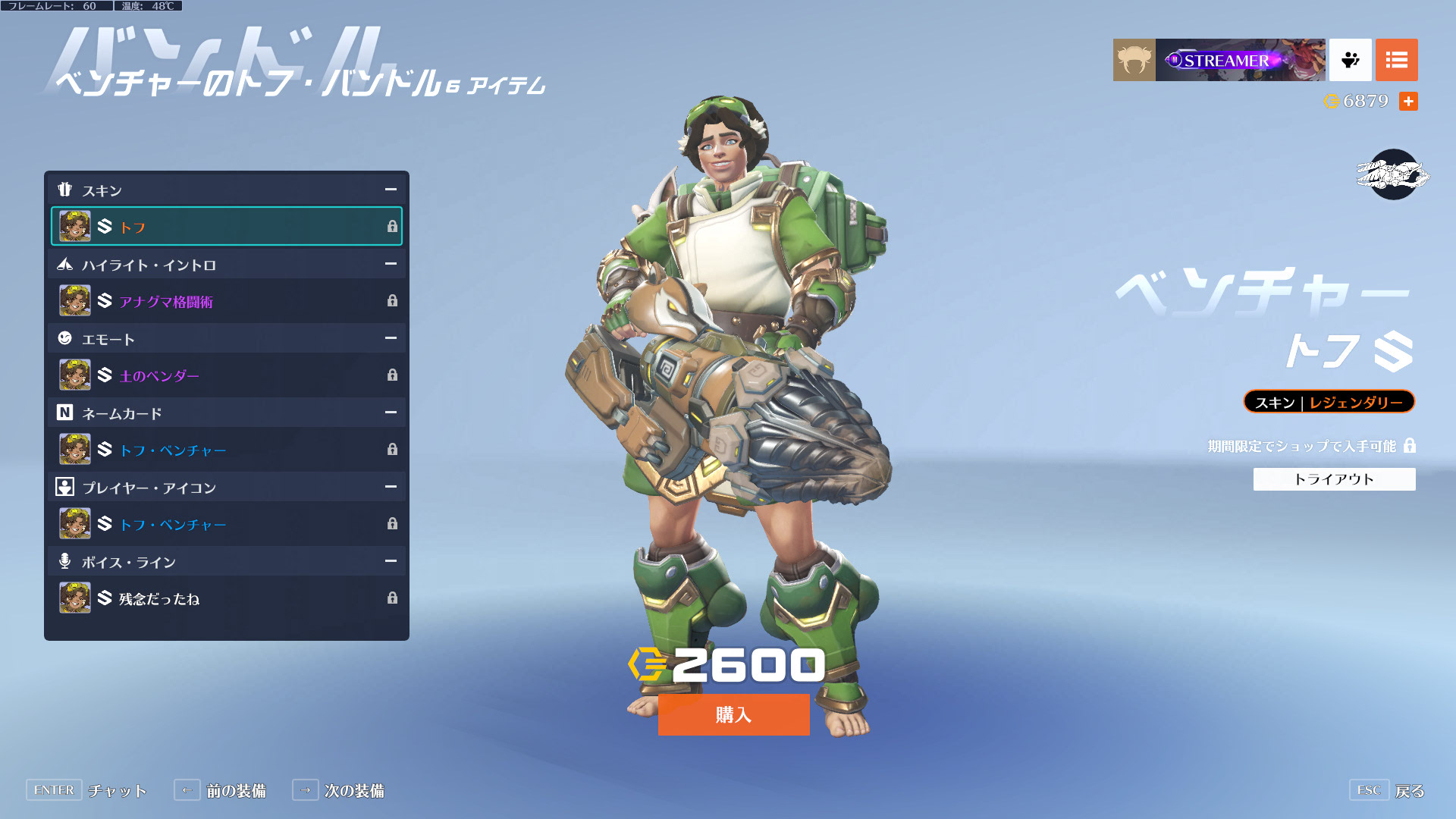Select the トフ・ベンチャー player icon item
The width and height of the screenshot is (1456, 819).
(226, 524)
